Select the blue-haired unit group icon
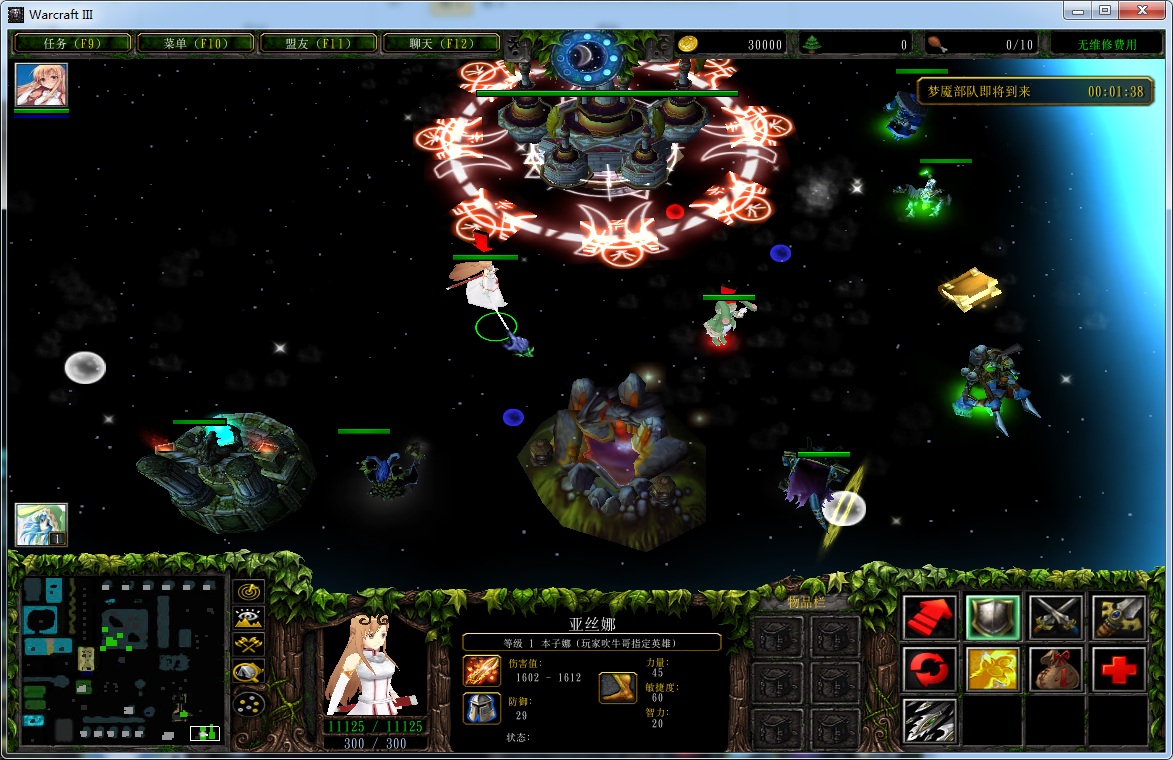 tap(41, 524)
